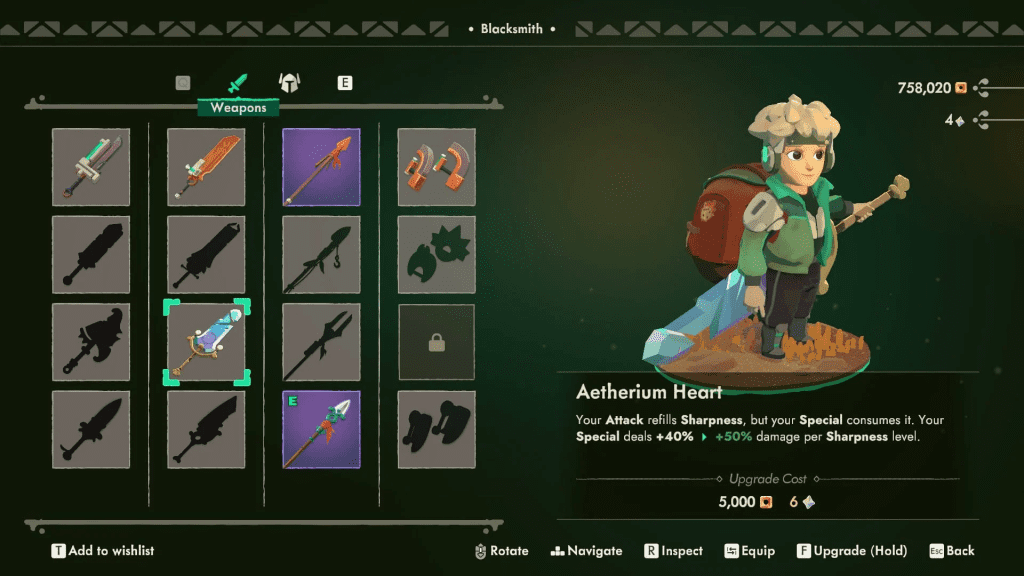Choose the spiky gauntlets silhouette slot
Viewport: 1024px width, 576px height.
coord(436,255)
